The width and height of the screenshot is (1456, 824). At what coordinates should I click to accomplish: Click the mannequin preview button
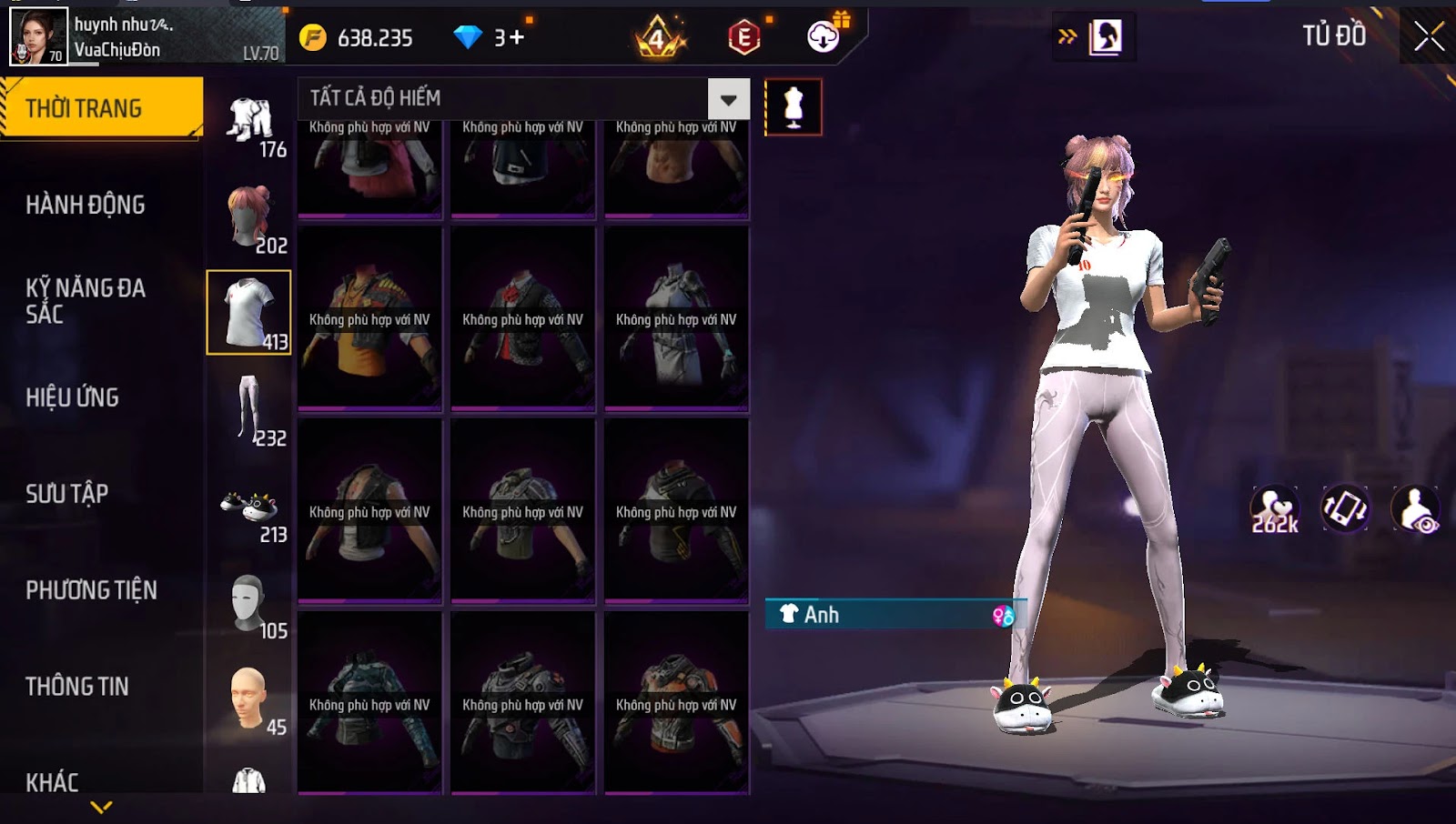794,107
